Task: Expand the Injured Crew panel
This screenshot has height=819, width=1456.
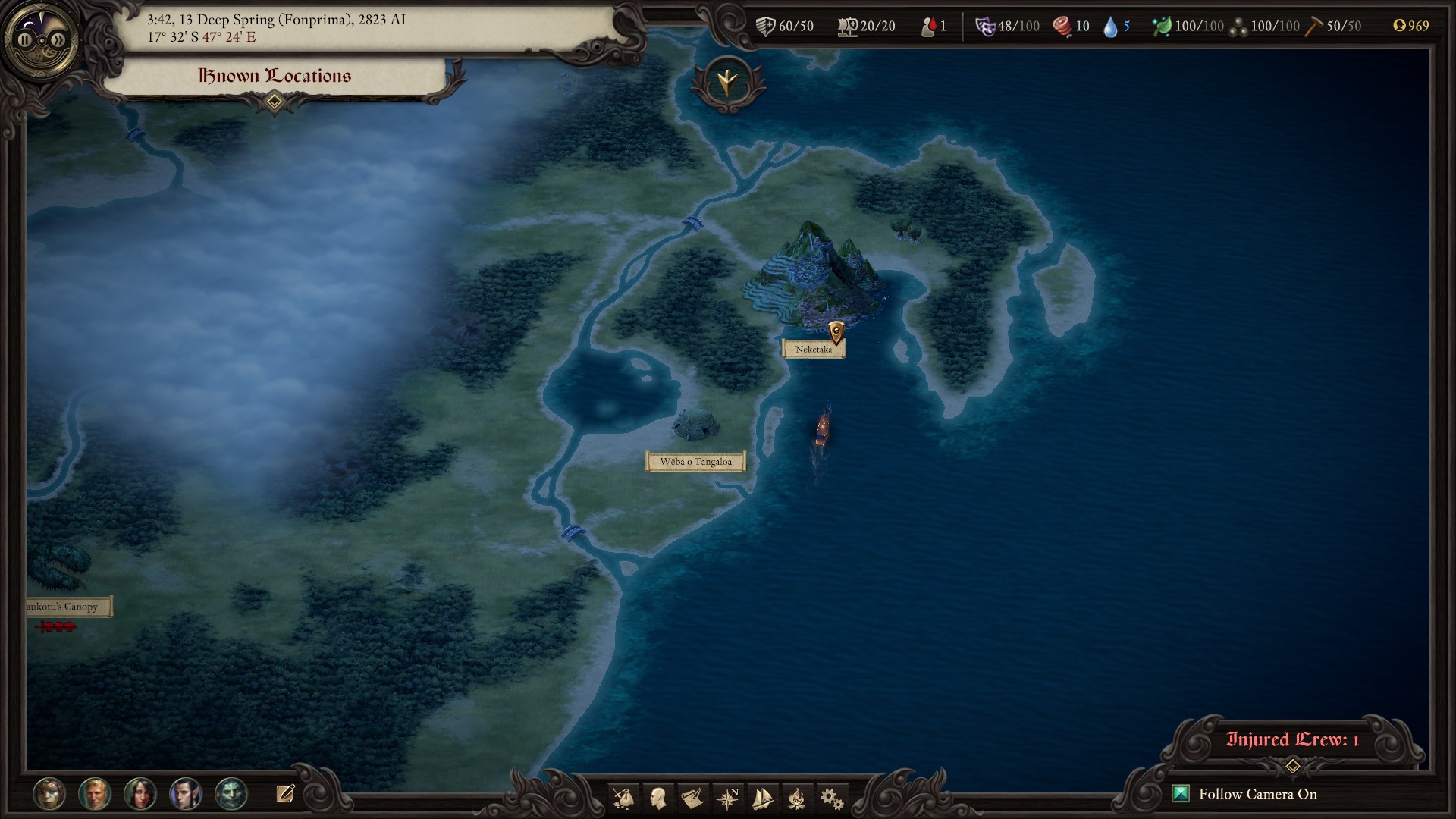Action: (x=1292, y=766)
